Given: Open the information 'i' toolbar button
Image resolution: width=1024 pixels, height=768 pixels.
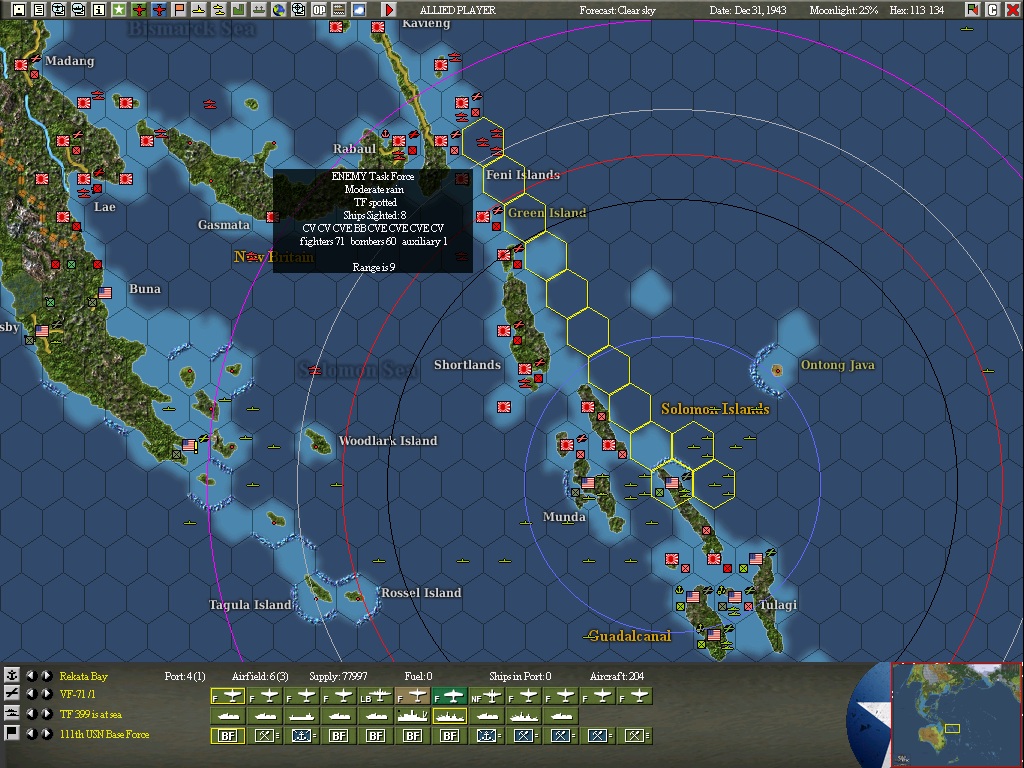Looking at the screenshot, I should [98, 10].
